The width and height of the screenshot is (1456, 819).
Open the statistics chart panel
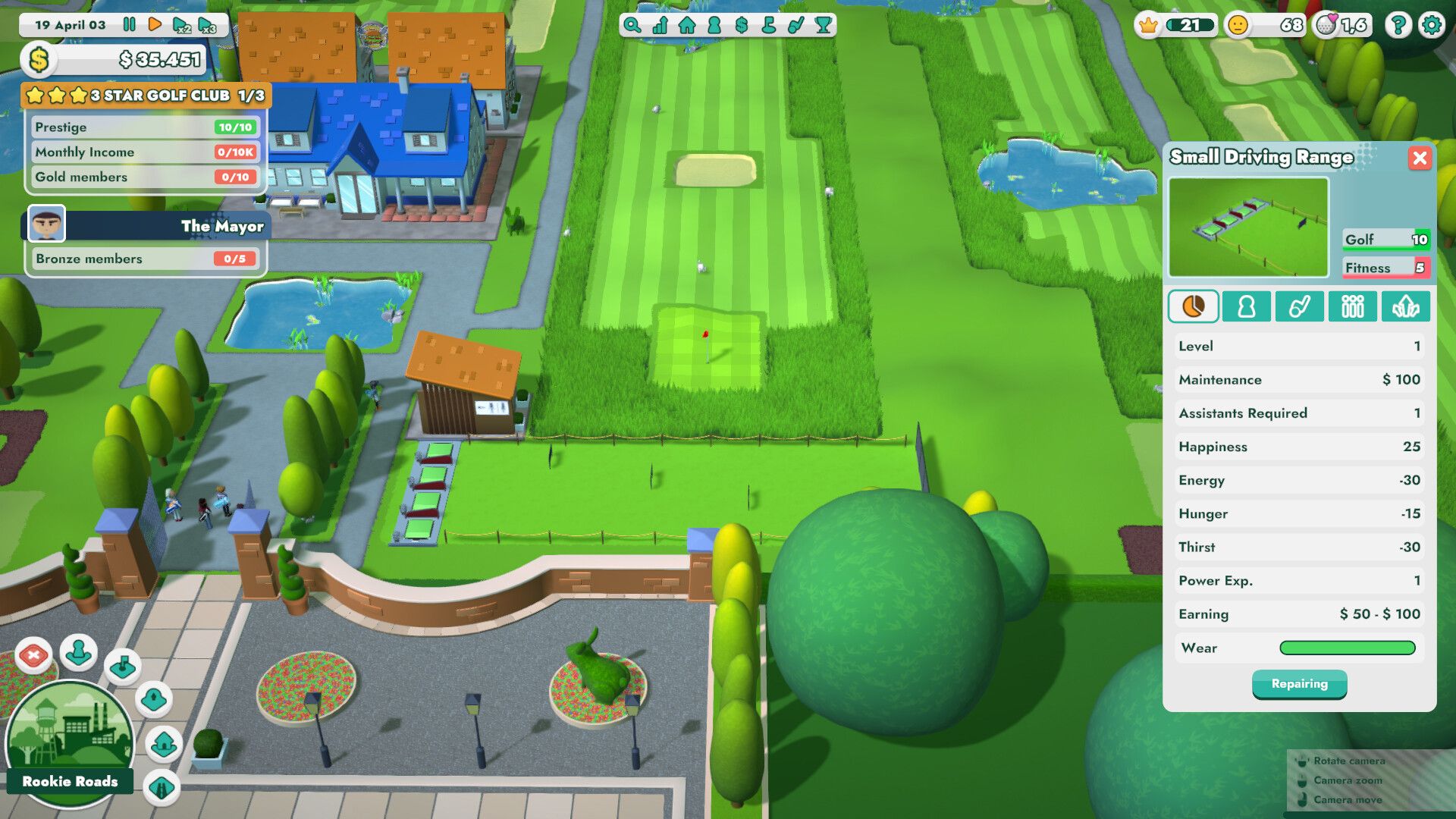pyautogui.click(x=658, y=24)
